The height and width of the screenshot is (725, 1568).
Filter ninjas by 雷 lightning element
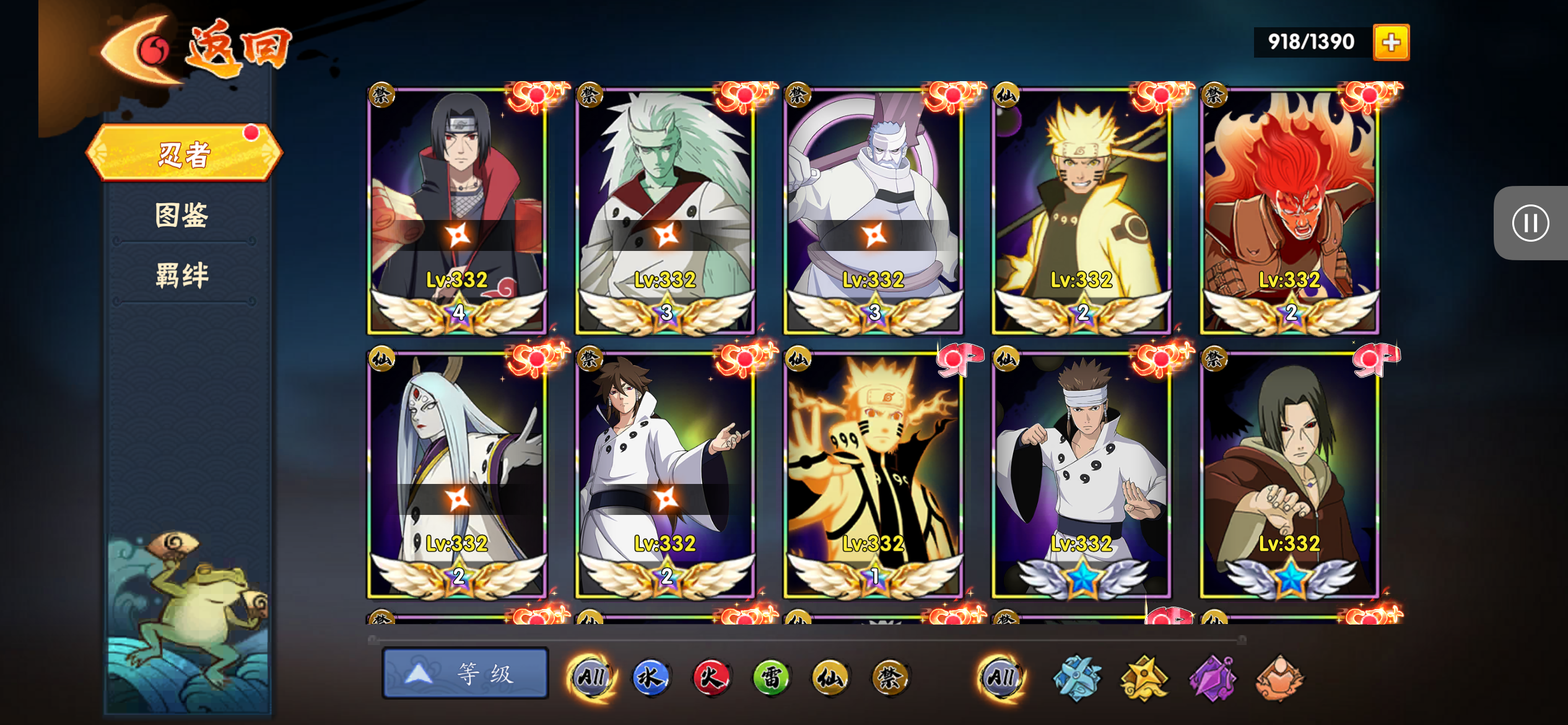coord(770,677)
